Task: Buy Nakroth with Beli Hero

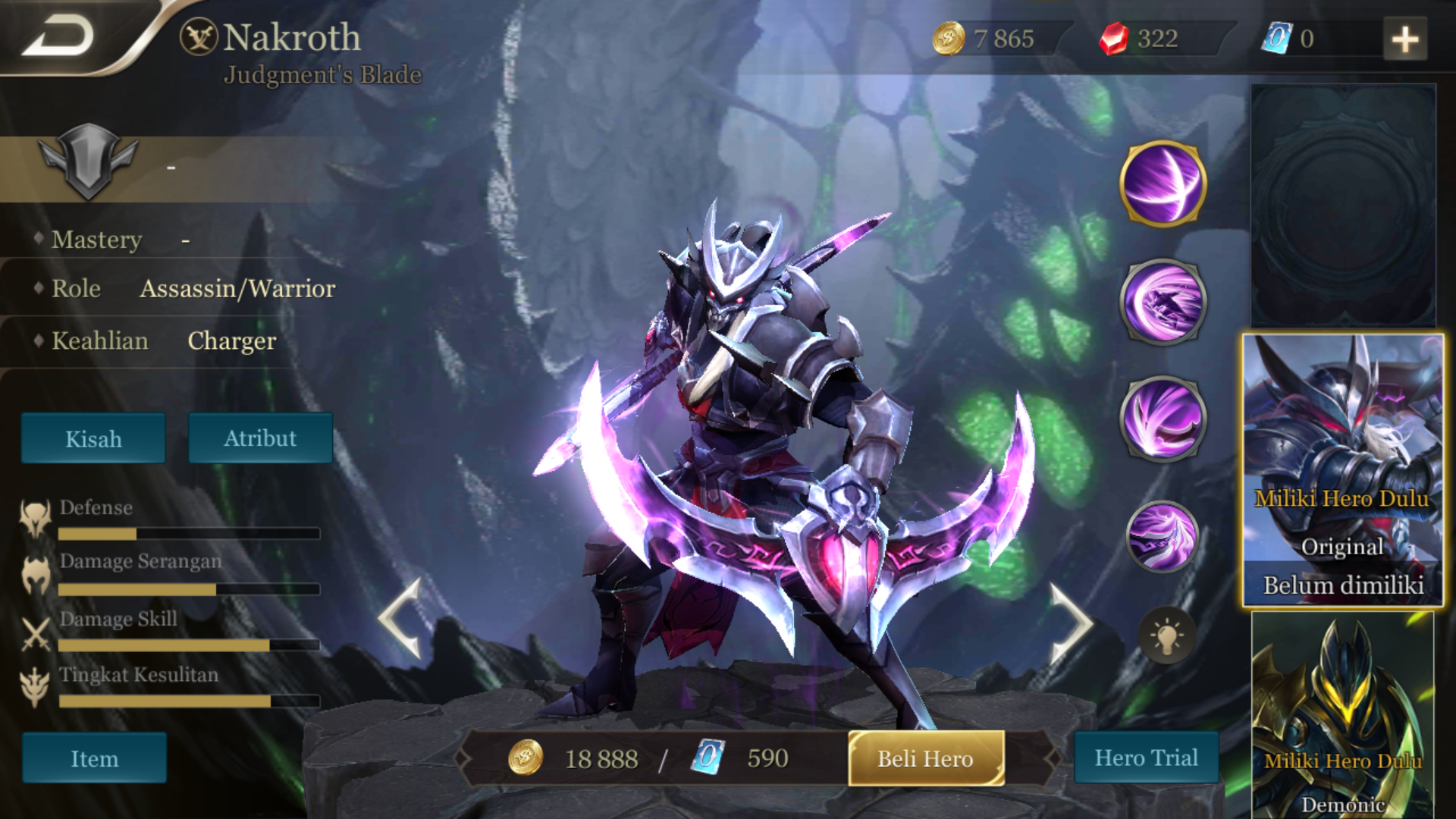Action: (x=926, y=758)
